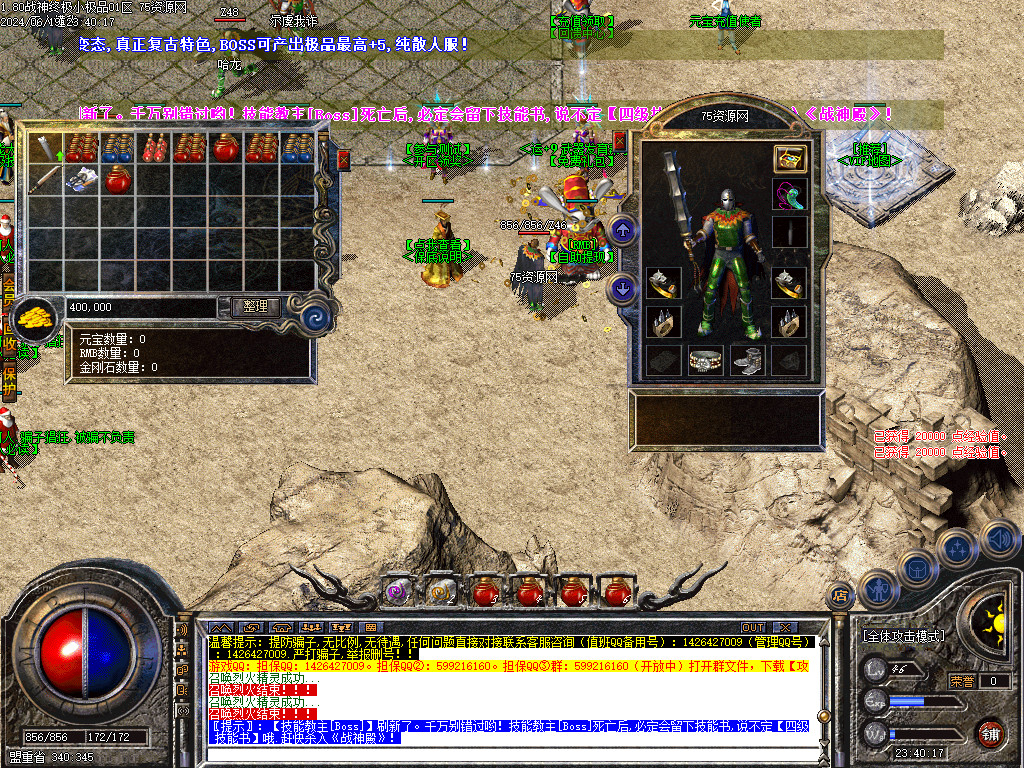
Task: Click the OUT button above the chat
Action: (x=752, y=627)
